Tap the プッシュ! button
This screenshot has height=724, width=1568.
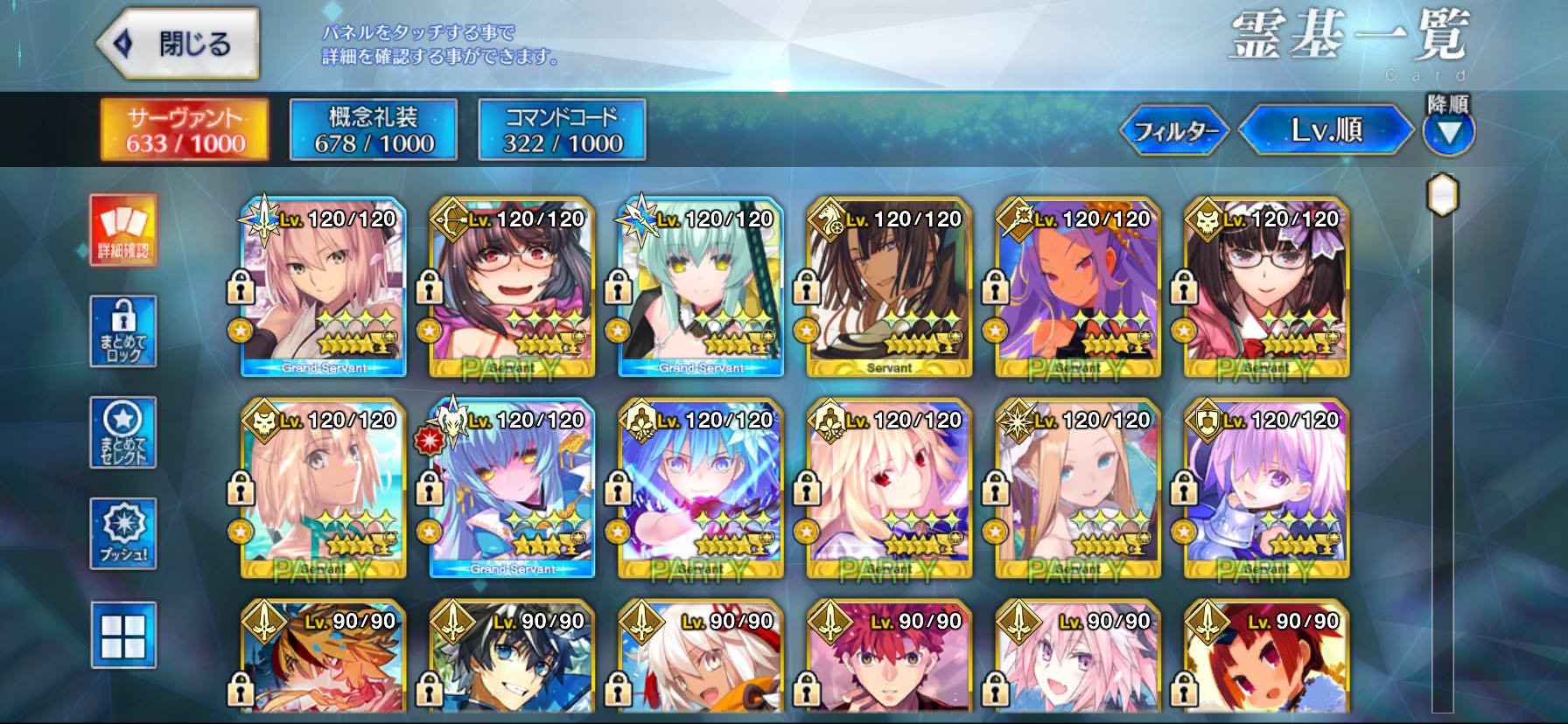pos(123,533)
